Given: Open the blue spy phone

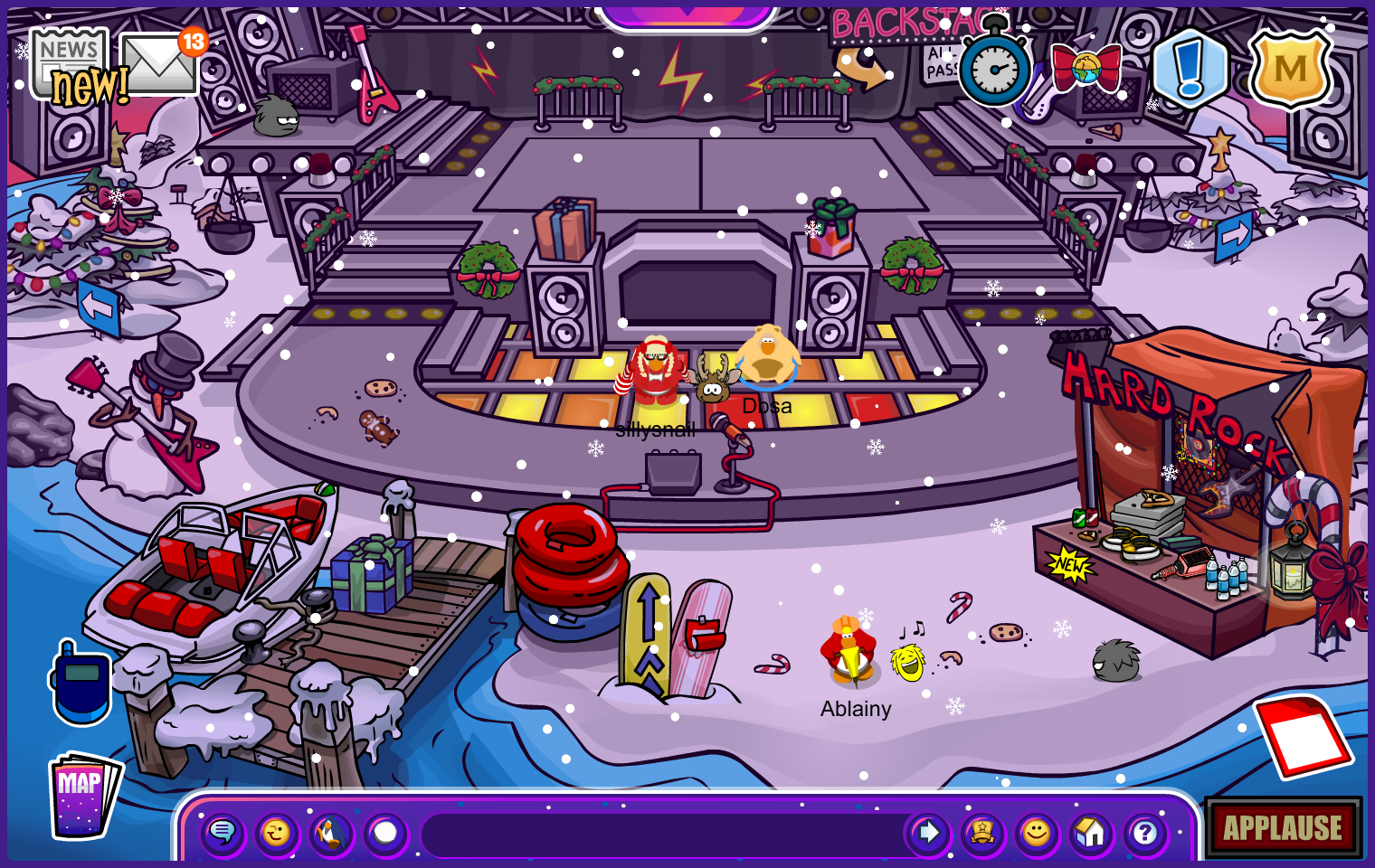Looking at the screenshot, I should (x=81, y=684).
